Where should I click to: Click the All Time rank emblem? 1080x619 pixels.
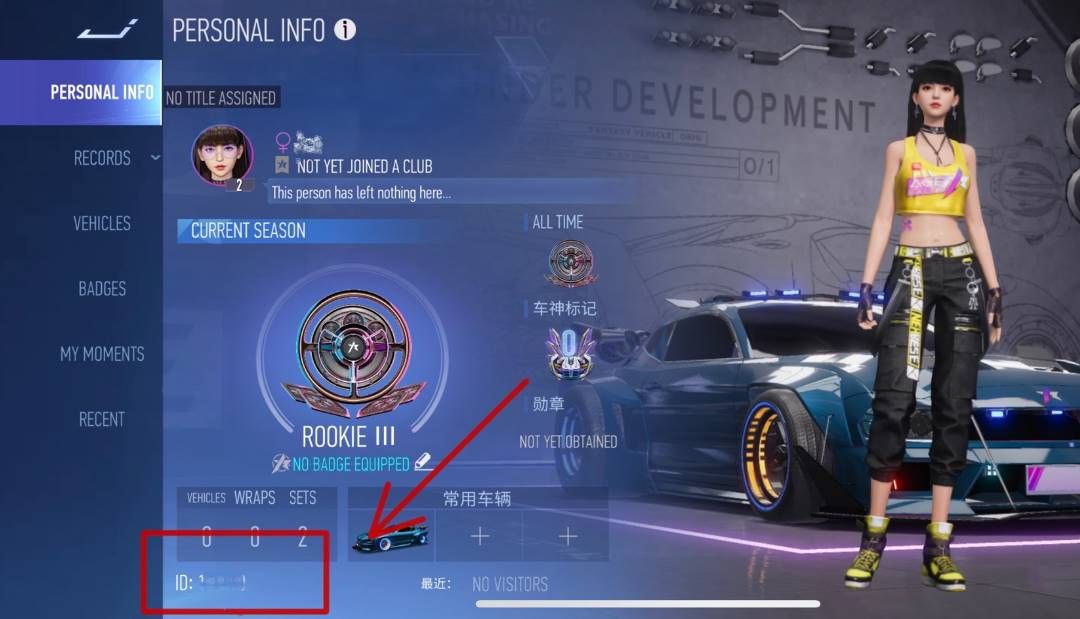click(571, 264)
